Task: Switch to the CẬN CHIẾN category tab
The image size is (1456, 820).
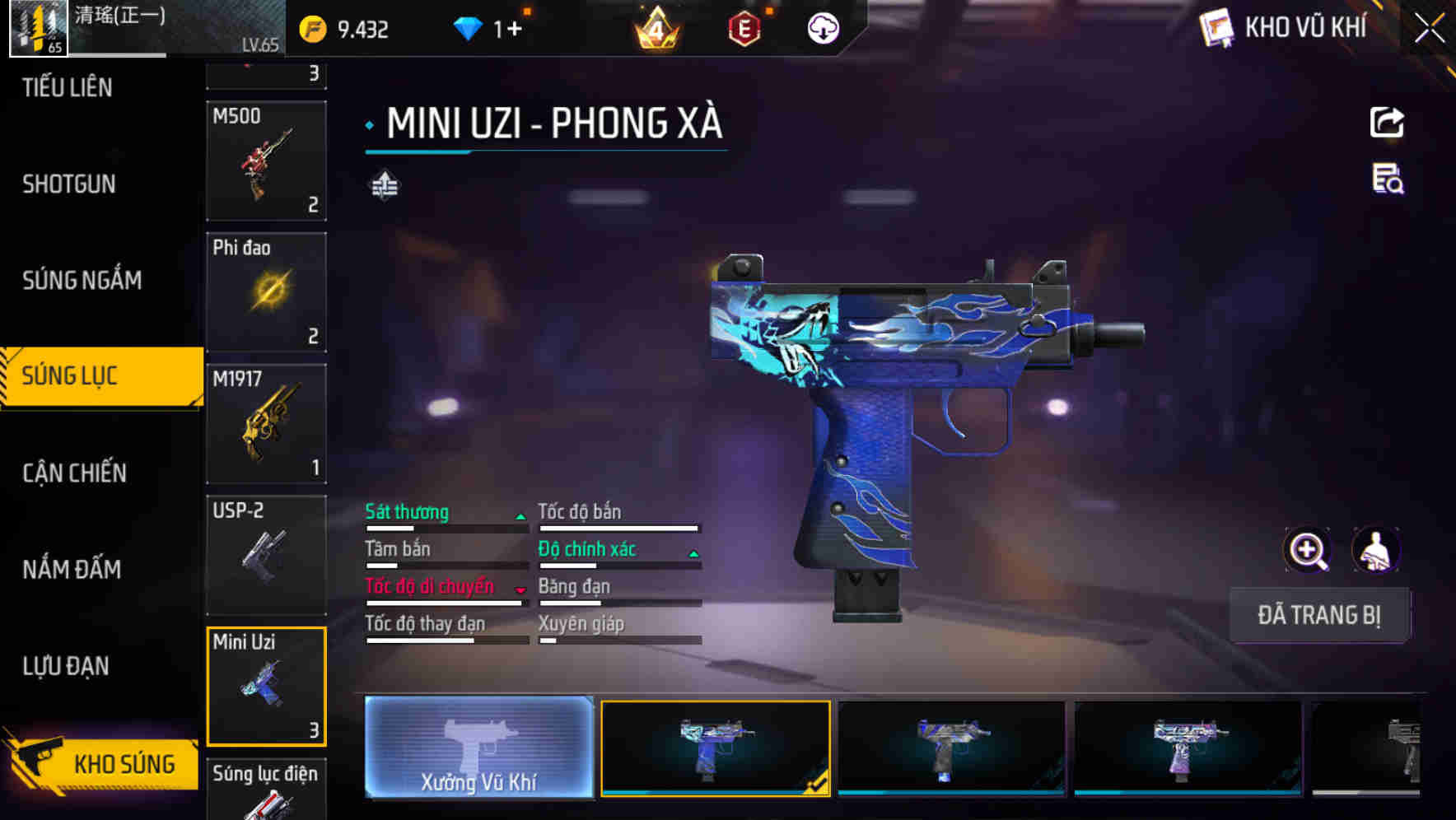Action: click(72, 473)
